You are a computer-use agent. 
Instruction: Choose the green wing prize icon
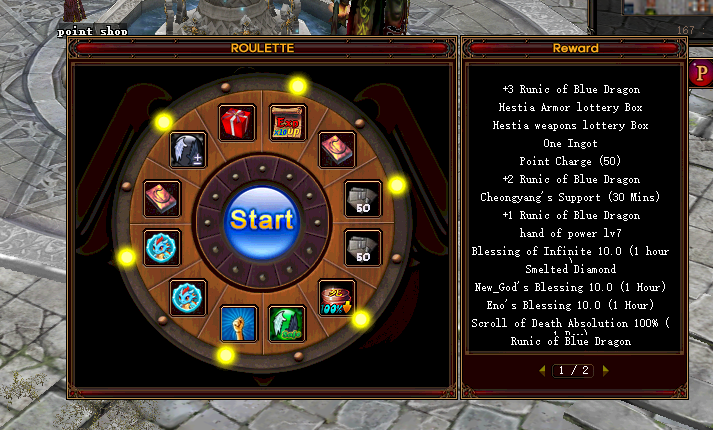coord(287,323)
